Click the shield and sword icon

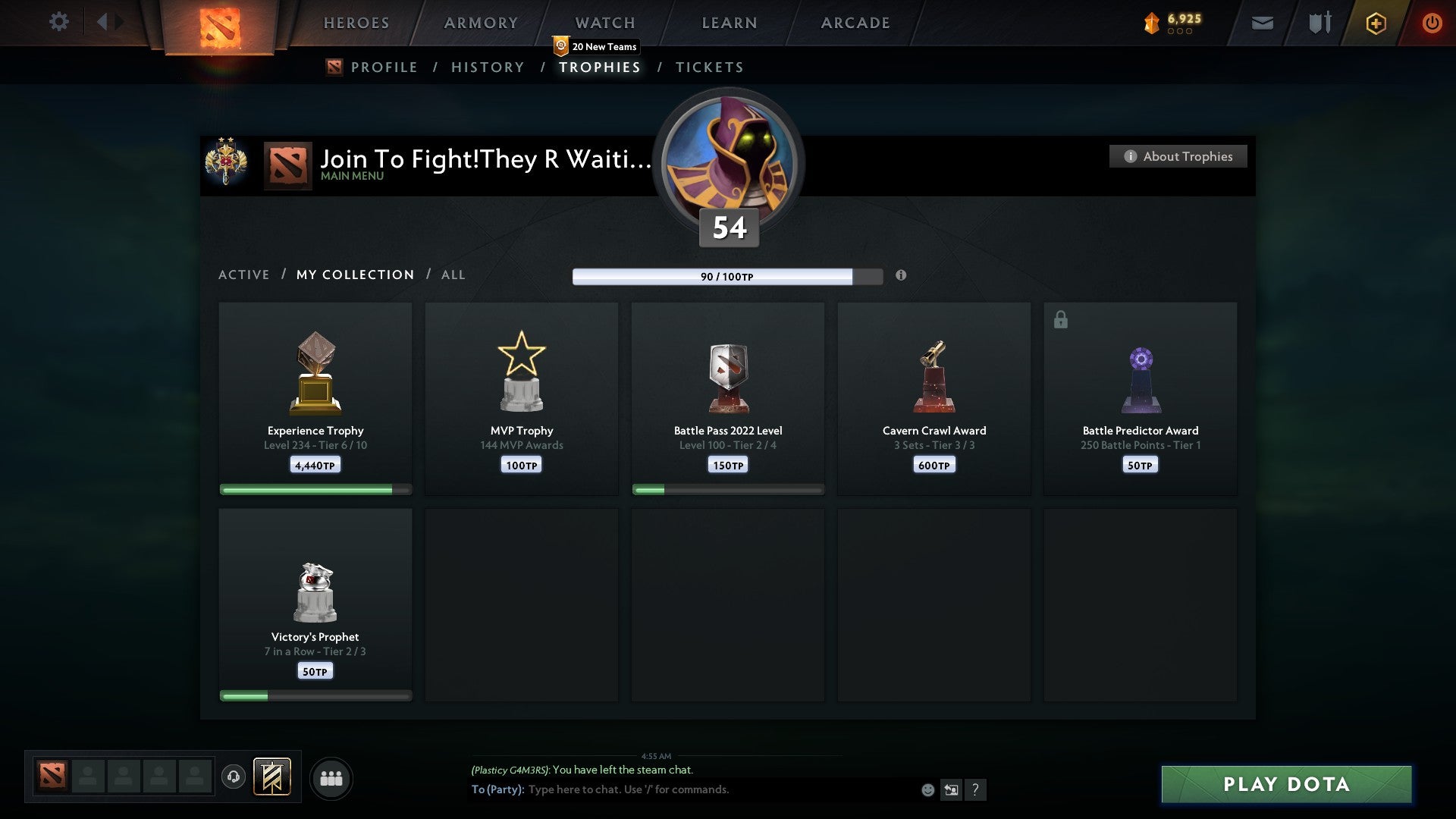[1319, 23]
